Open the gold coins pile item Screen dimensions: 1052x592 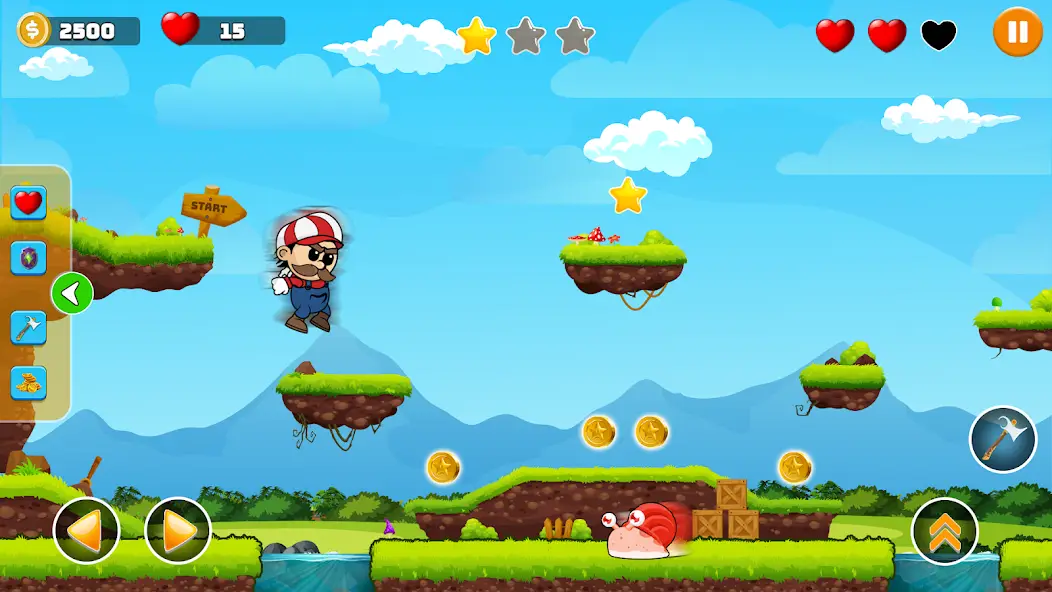click(28, 382)
